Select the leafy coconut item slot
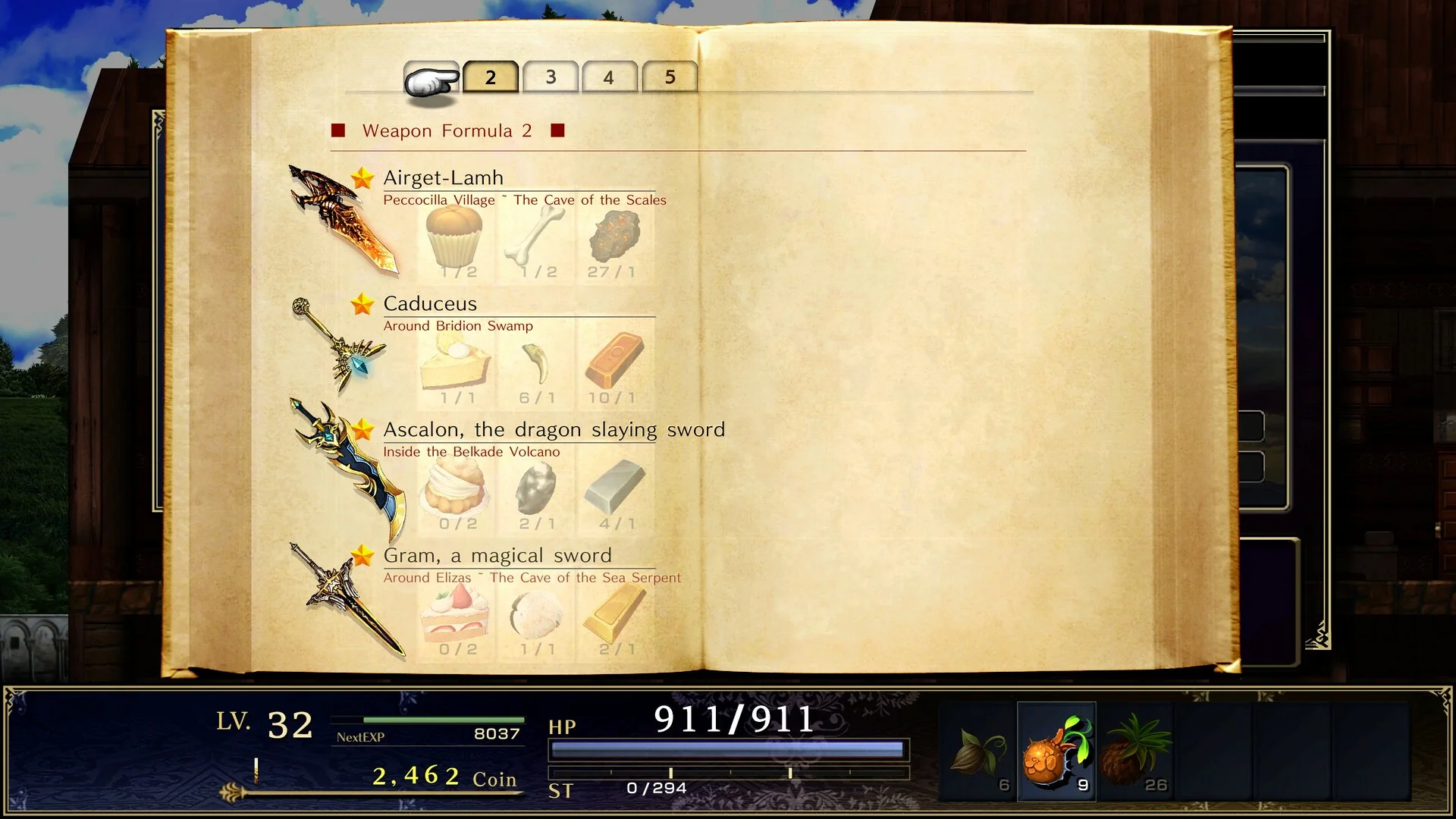Image resolution: width=1456 pixels, height=819 pixels. [1135, 752]
